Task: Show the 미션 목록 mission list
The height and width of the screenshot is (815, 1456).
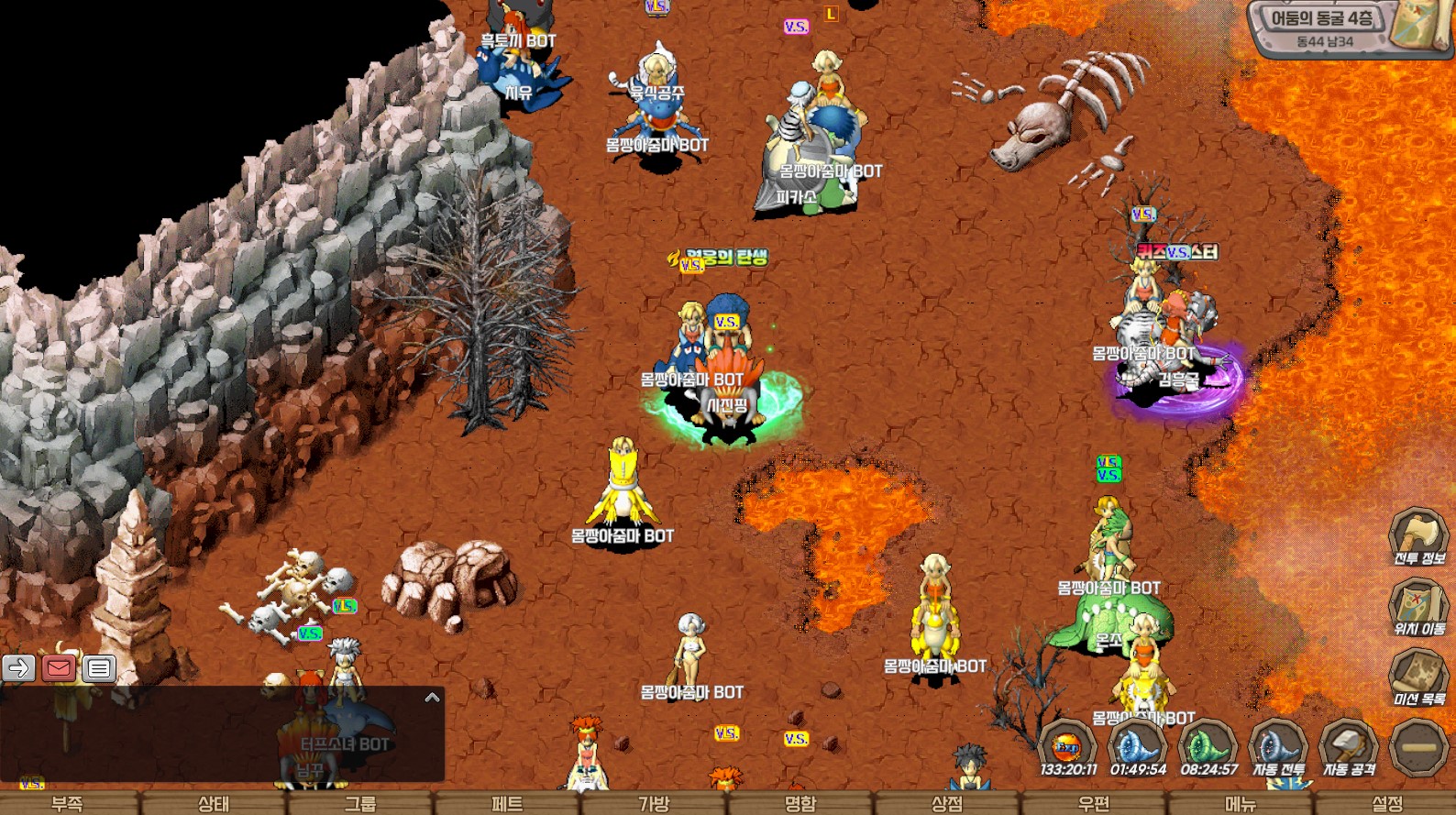Action: [1417, 677]
